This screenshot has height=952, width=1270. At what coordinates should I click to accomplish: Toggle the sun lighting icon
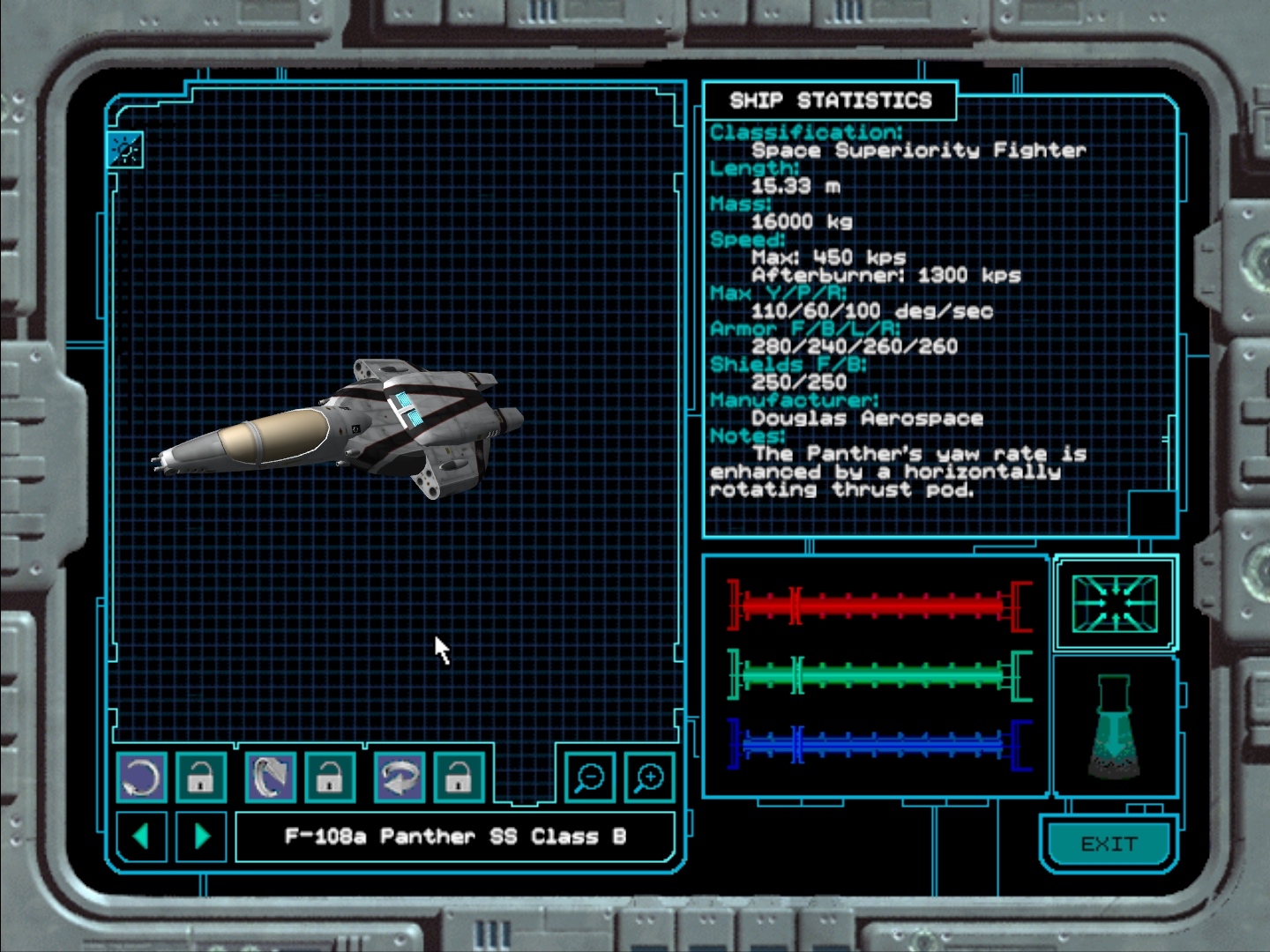point(125,151)
